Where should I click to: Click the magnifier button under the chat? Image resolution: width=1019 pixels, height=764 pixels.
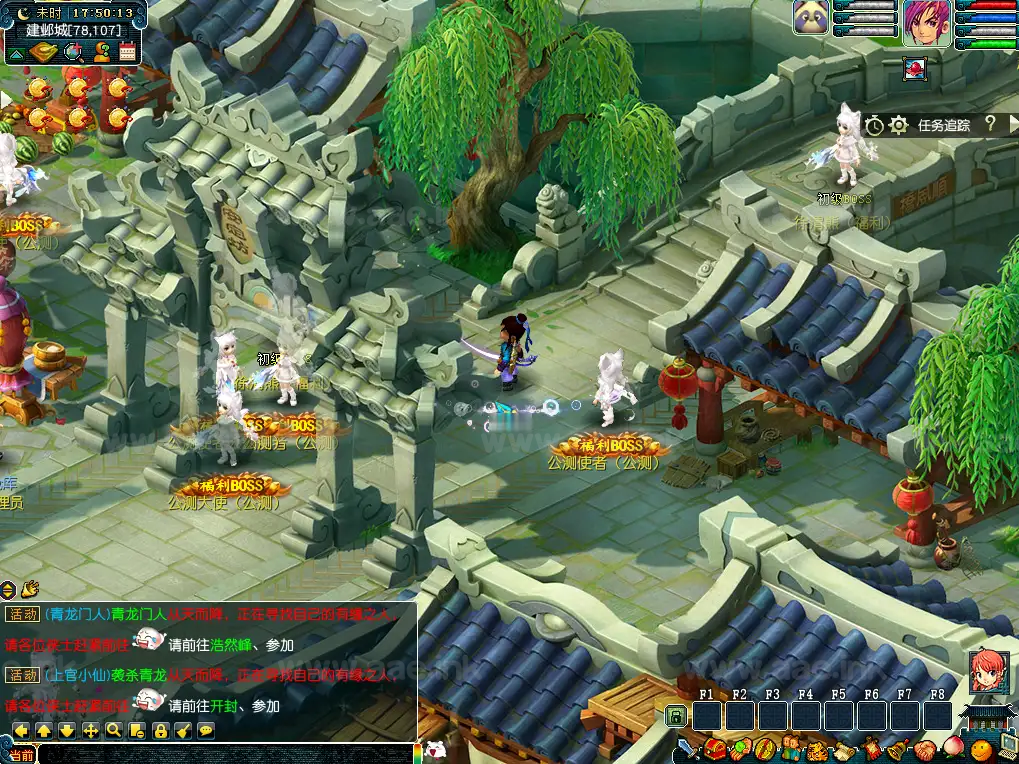point(114,731)
